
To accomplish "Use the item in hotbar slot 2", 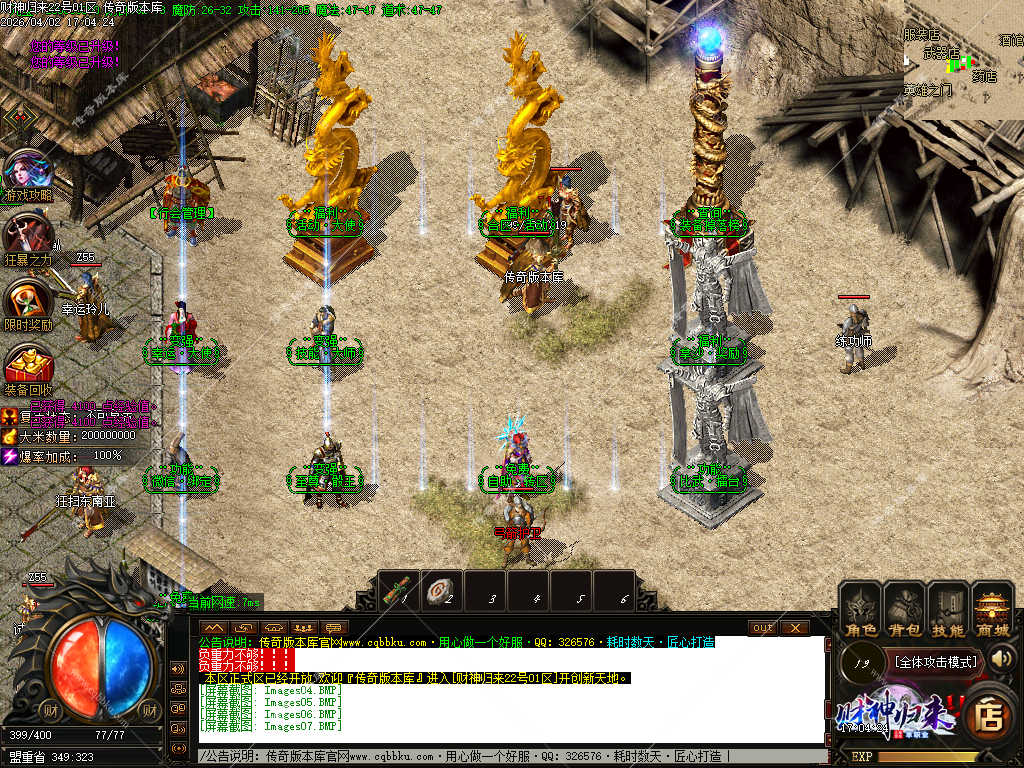I will tap(444, 590).
